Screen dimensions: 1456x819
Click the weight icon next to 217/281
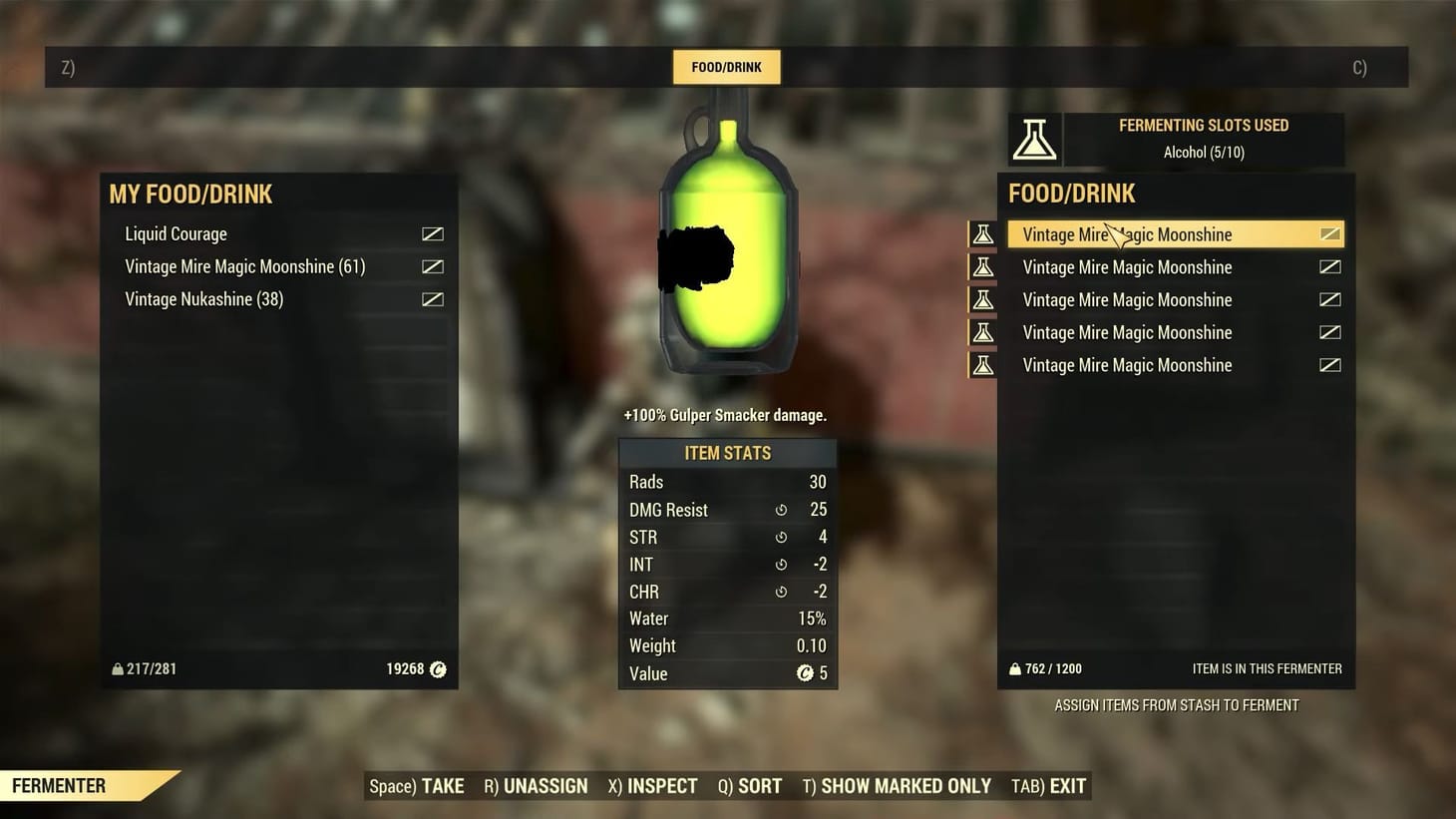(x=117, y=668)
